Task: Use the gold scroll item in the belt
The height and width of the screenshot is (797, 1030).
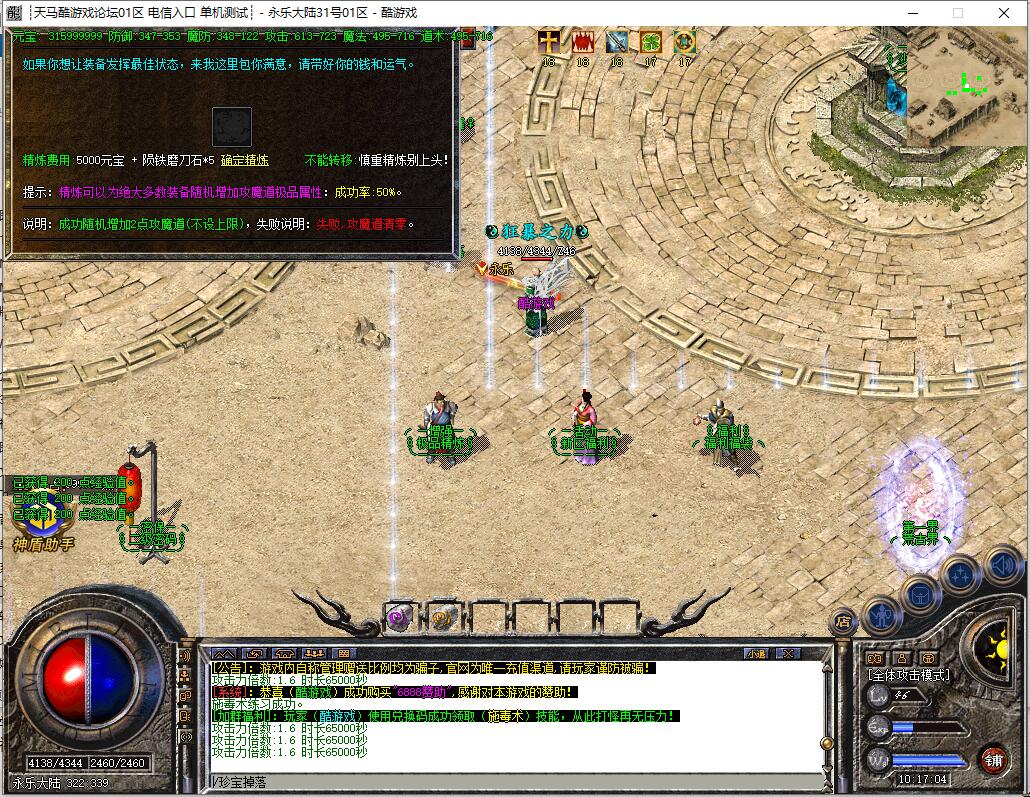Action: coord(444,617)
